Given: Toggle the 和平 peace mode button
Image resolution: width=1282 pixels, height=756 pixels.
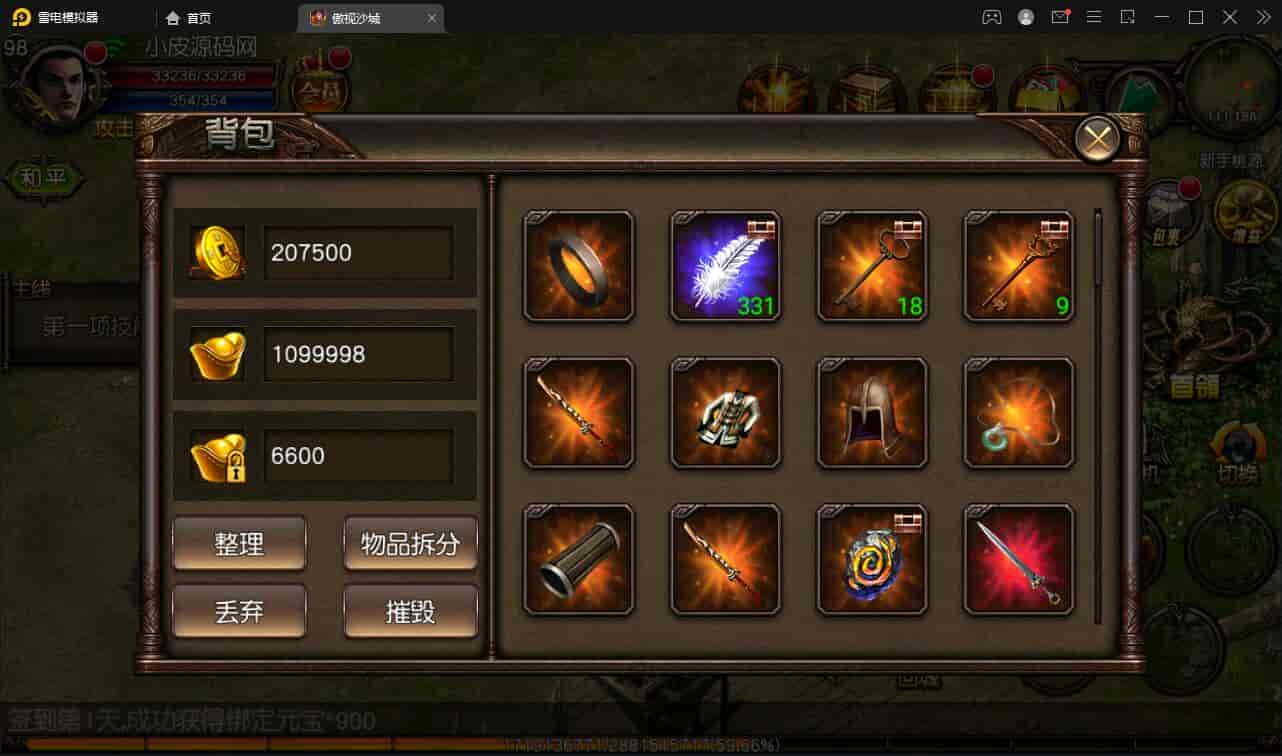Looking at the screenshot, I should coord(42,179).
